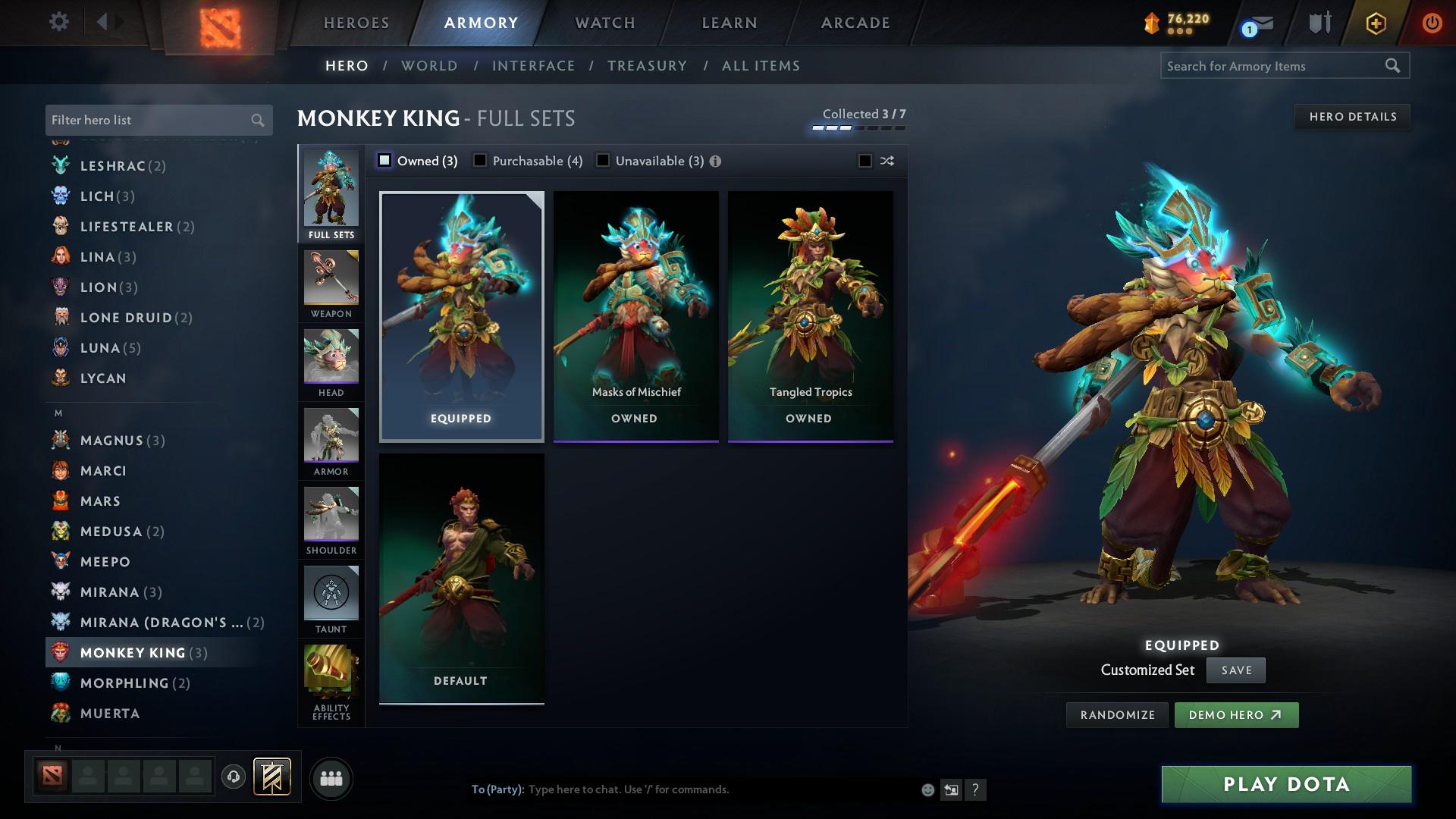Save the Customized Set
1456x819 pixels.
pos(1235,670)
